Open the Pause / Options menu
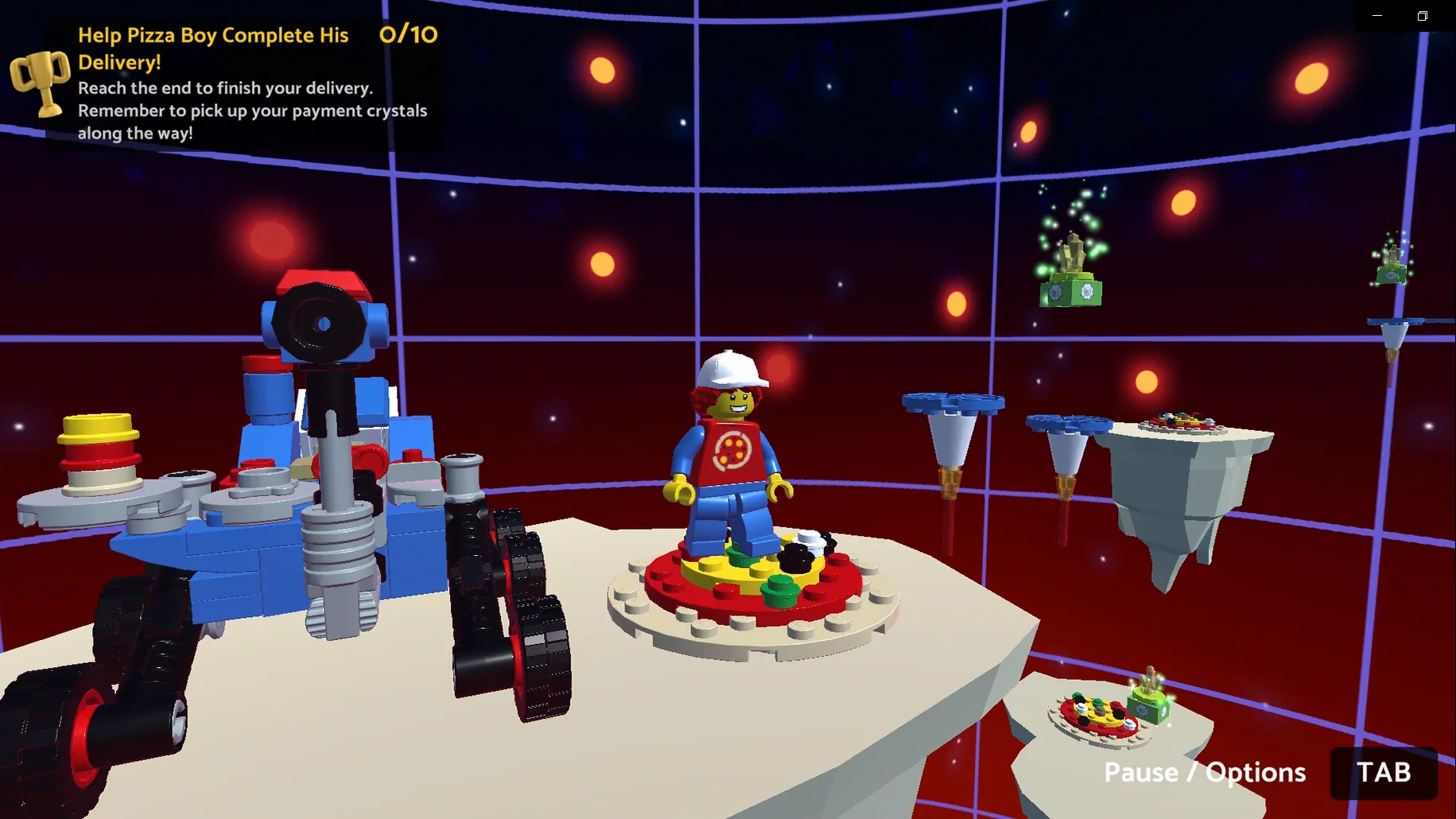Screen dimensions: 1456x819 point(1205,772)
